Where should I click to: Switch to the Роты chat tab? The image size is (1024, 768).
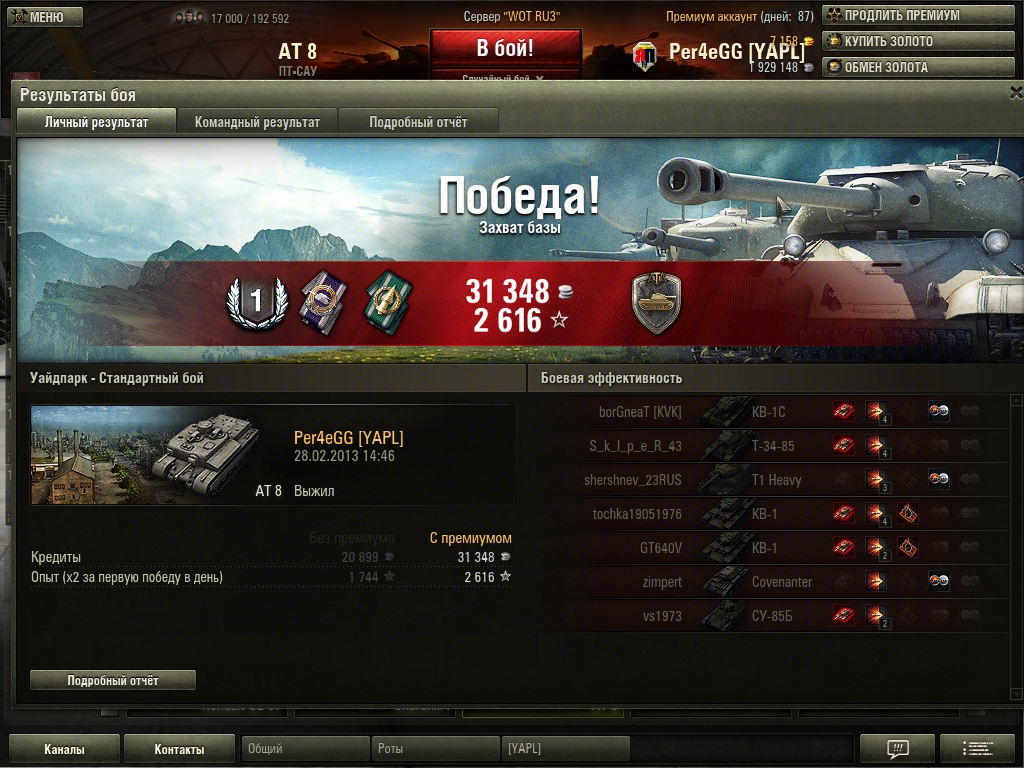[435, 749]
